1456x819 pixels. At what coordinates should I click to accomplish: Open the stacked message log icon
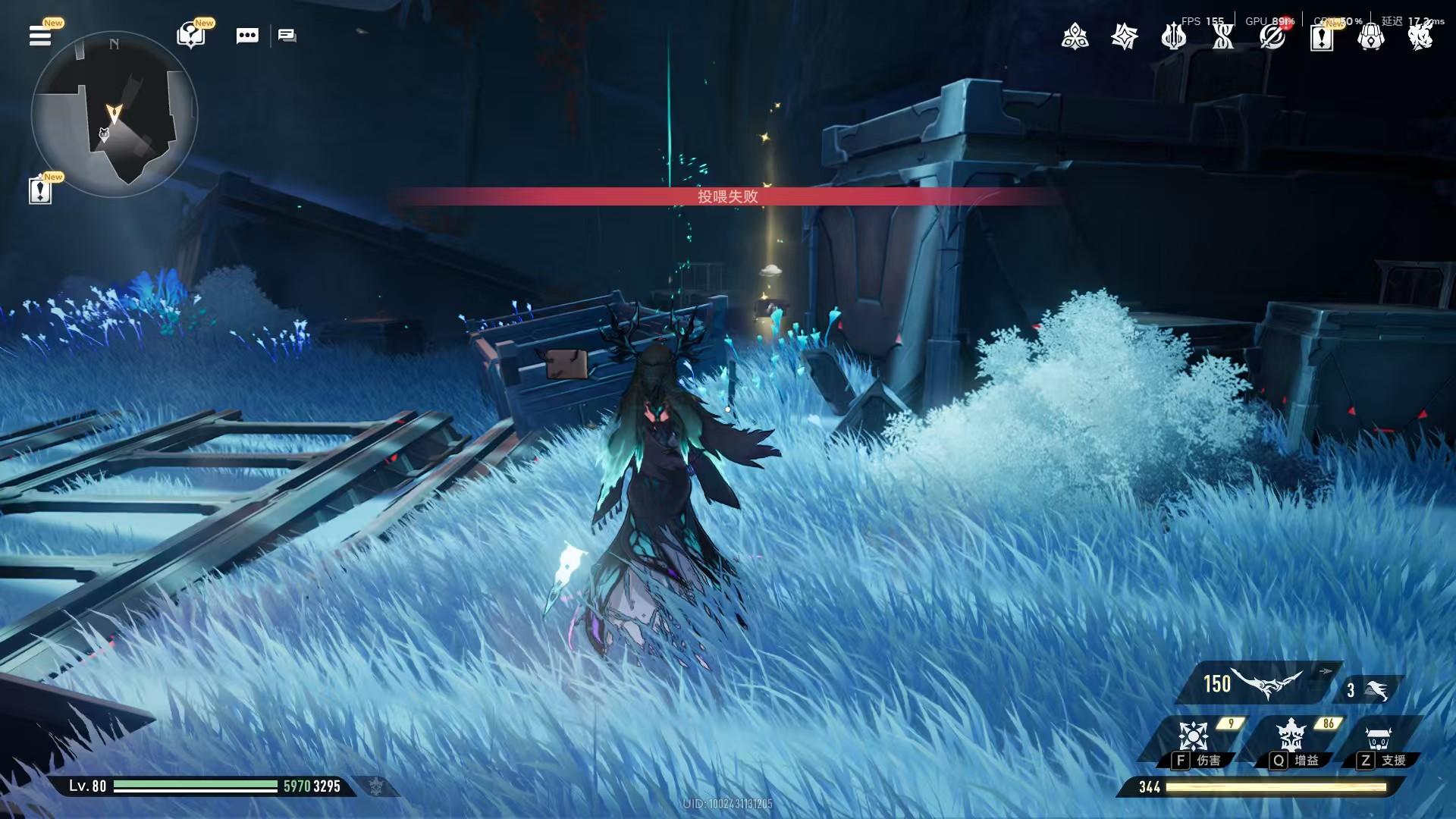(x=287, y=36)
